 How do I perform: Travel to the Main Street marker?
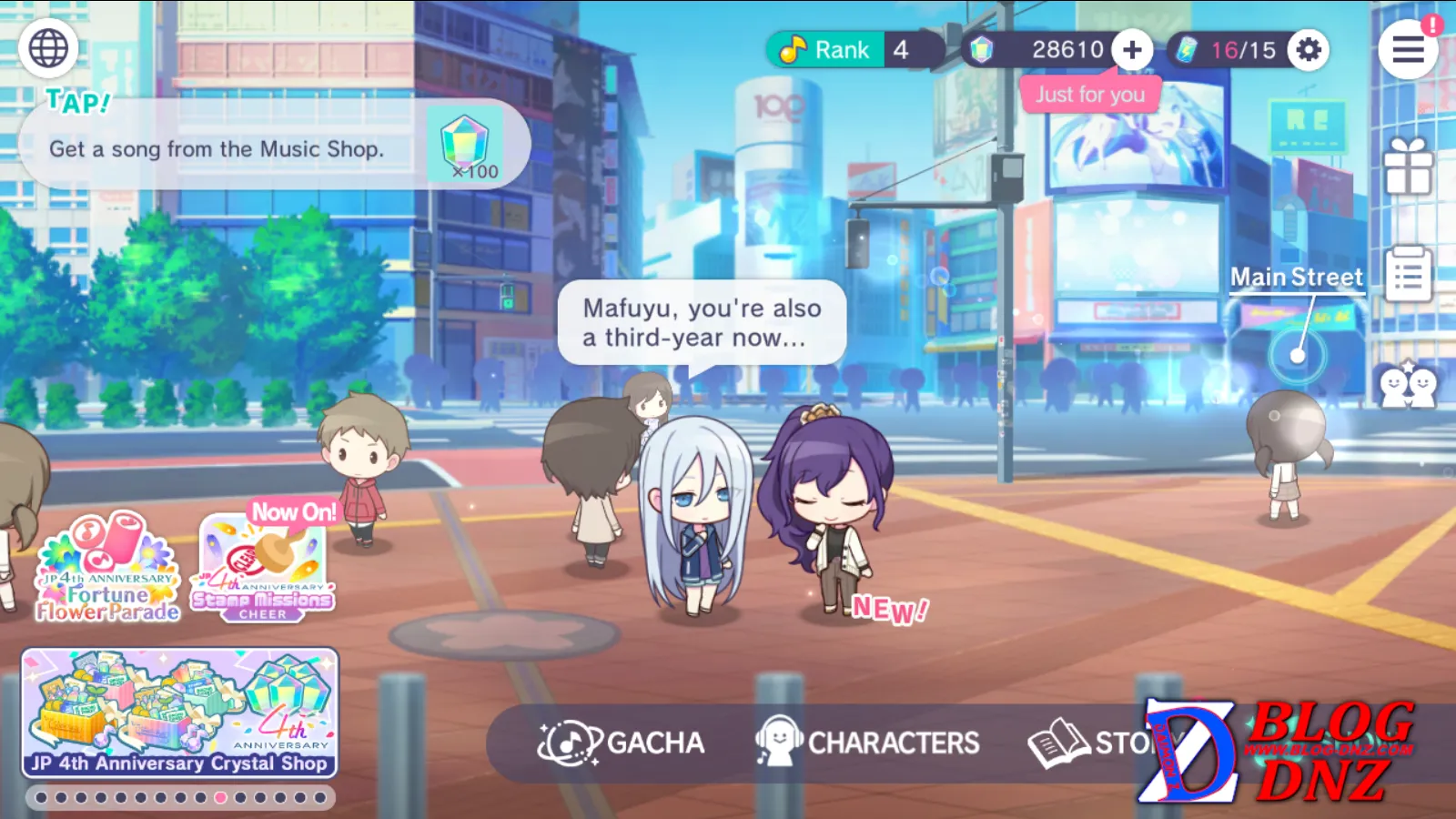[x=1297, y=354]
